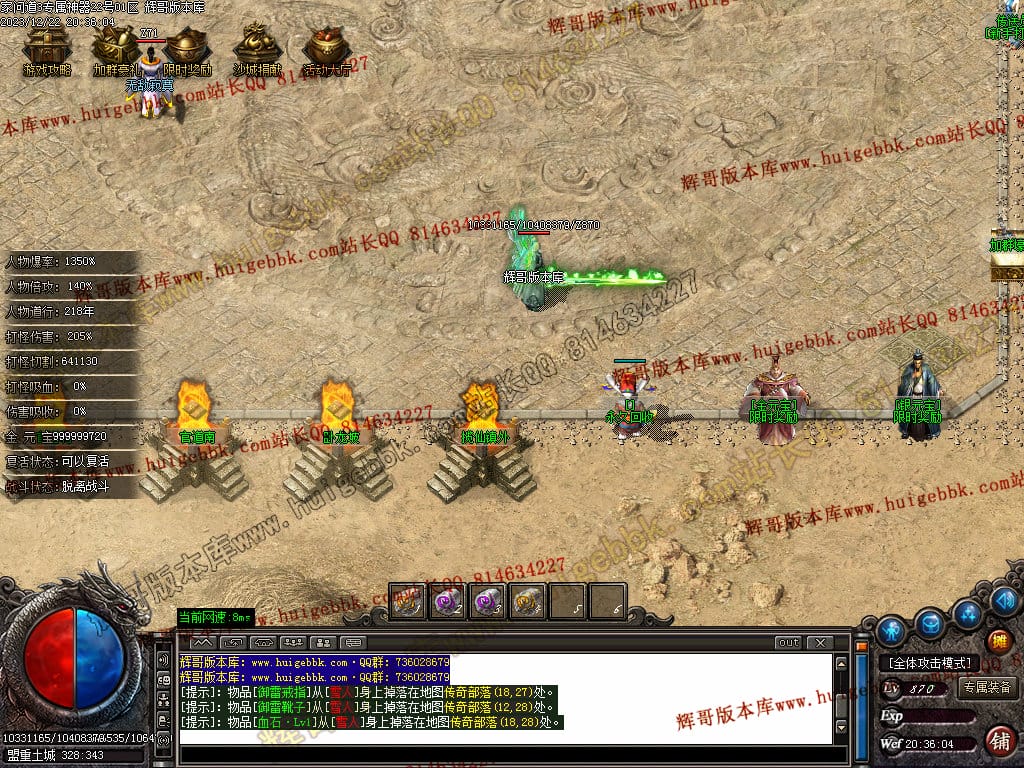The height and width of the screenshot is (768, 1024).
Task: Close the chat window with X
Action: point(819,642)
